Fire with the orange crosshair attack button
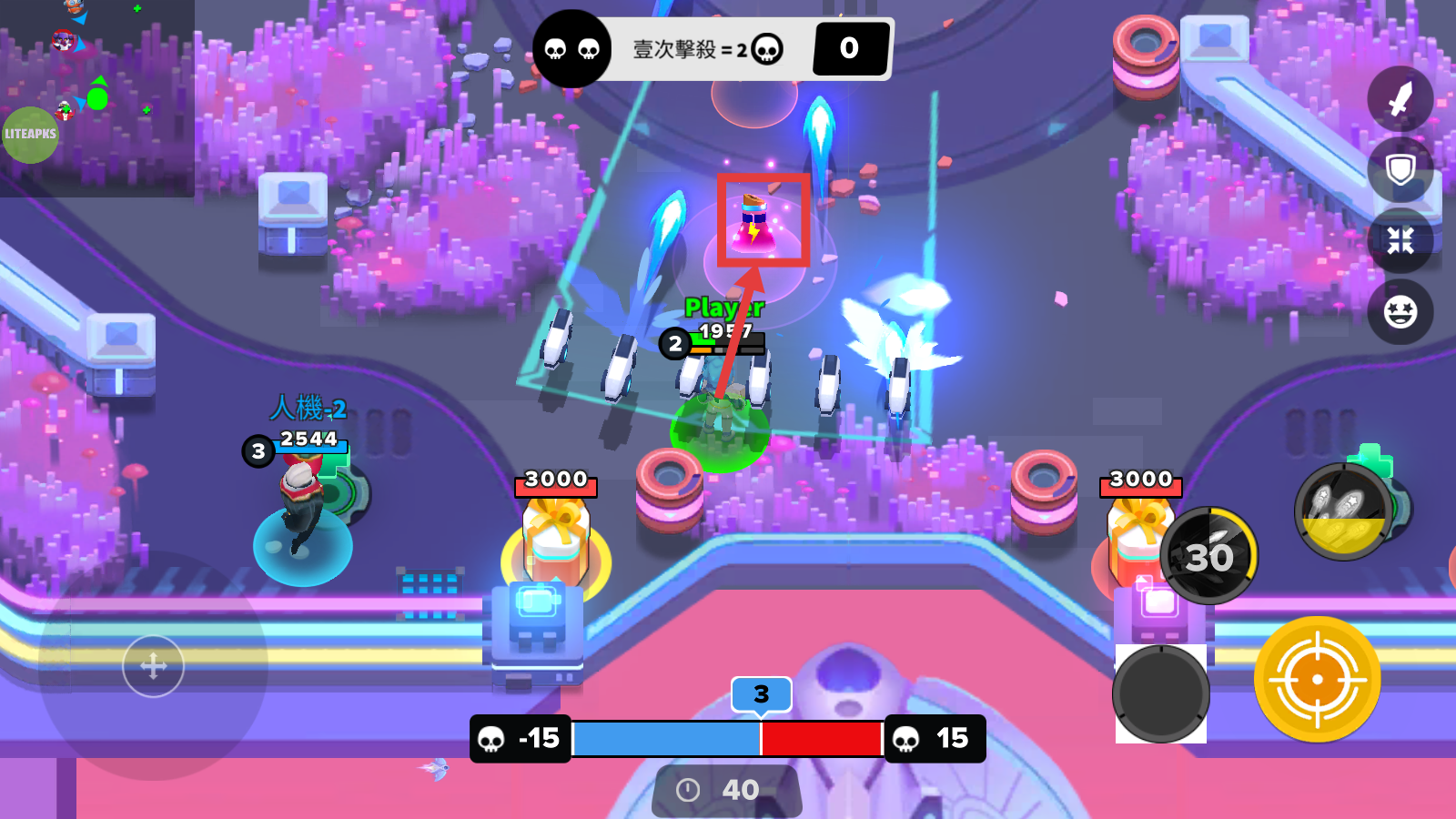 click(x=1317, y=679)
